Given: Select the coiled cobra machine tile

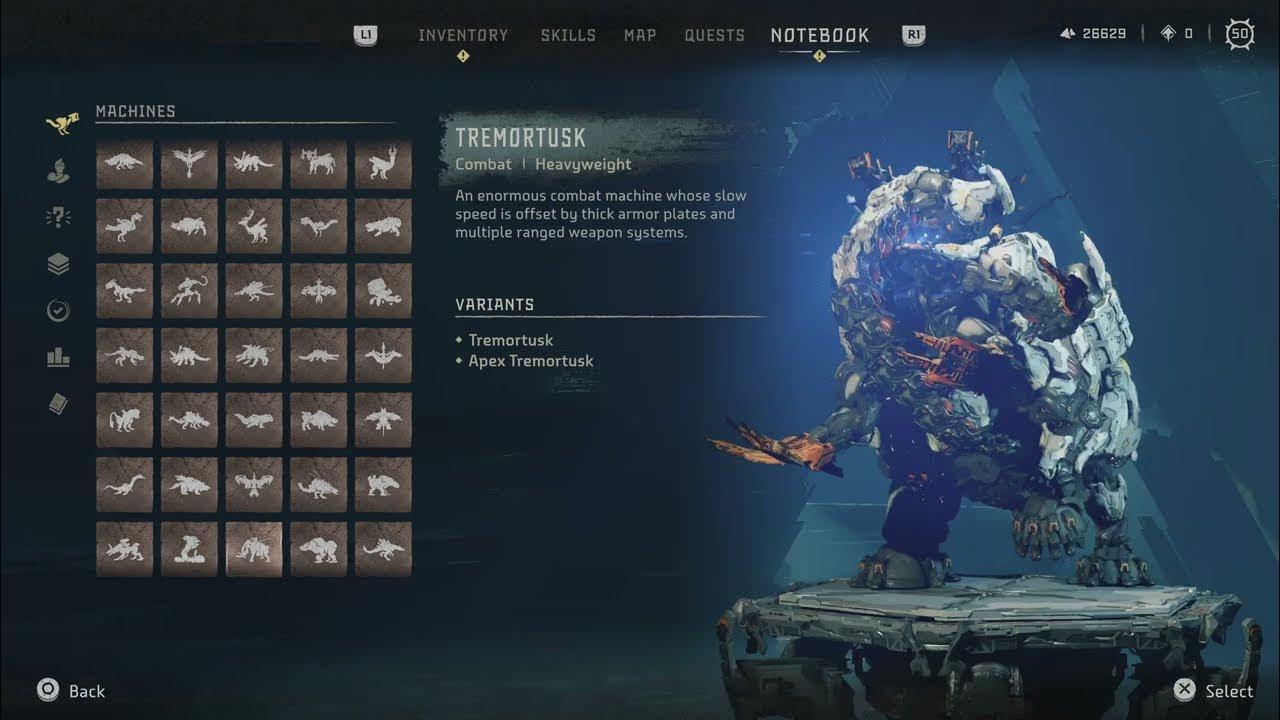Looking at the screenshot, I should pyautogui.click(x=189, y=549).
